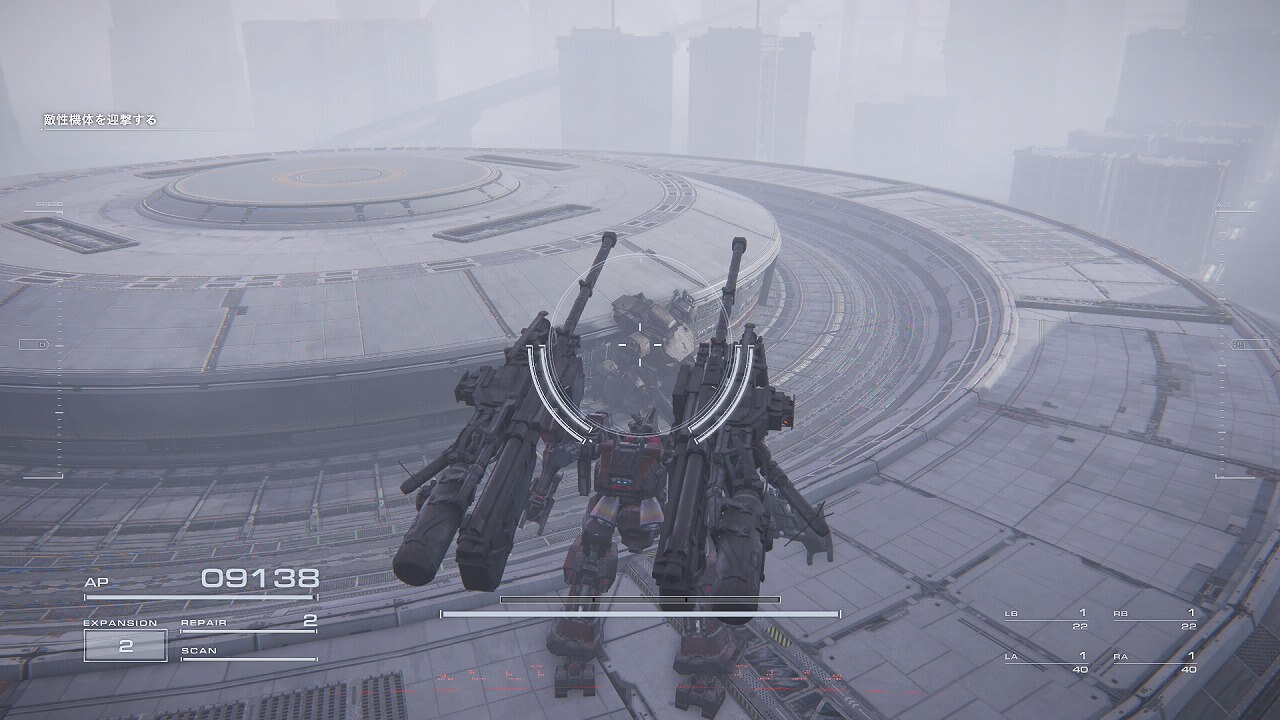The height and width of the screenshot is (720, 1280).
Task: Activate the Expansion slot box
Action: tap(125, 645)
